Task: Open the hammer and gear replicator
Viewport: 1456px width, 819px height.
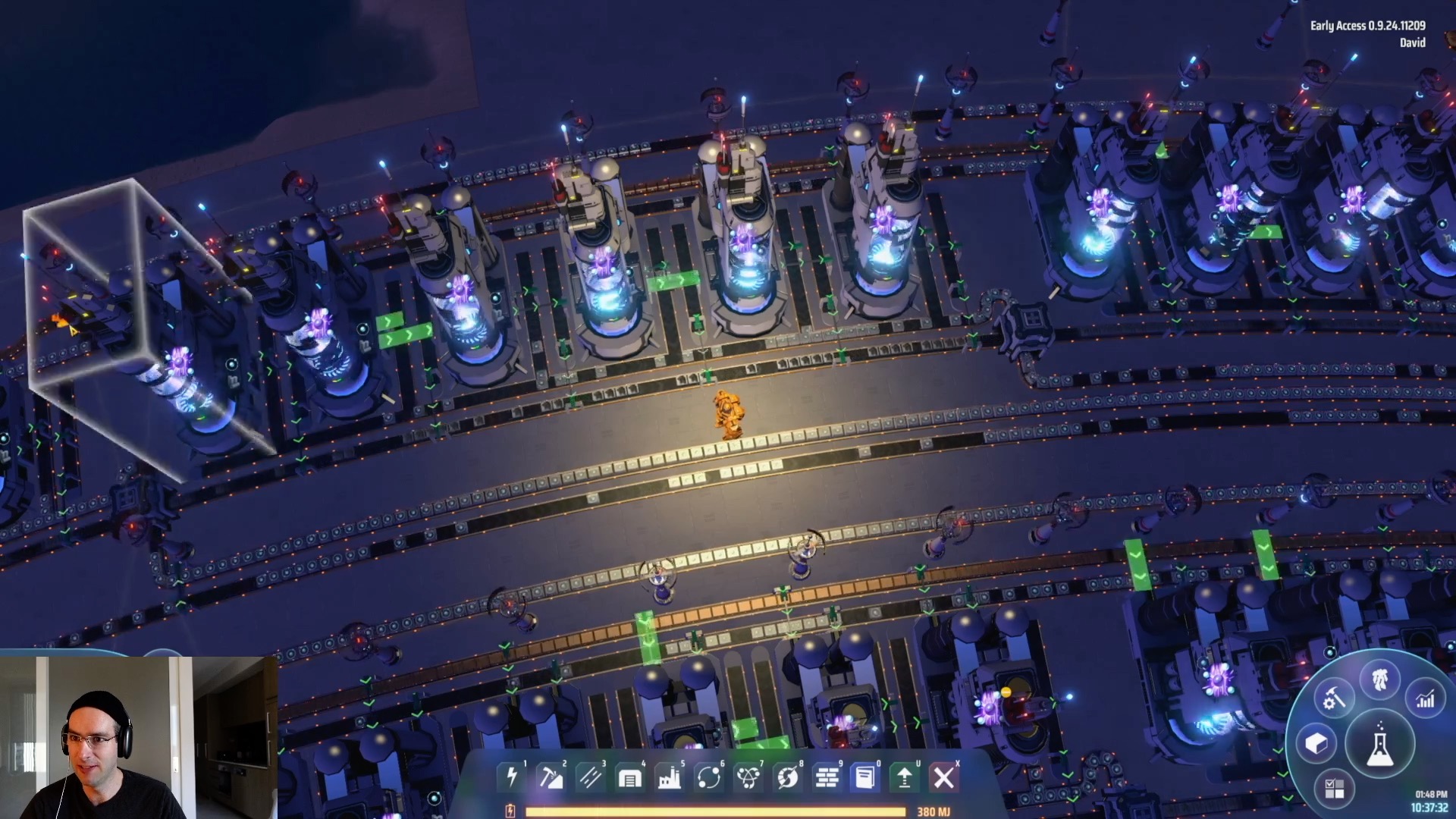Action: point(1332,699)
